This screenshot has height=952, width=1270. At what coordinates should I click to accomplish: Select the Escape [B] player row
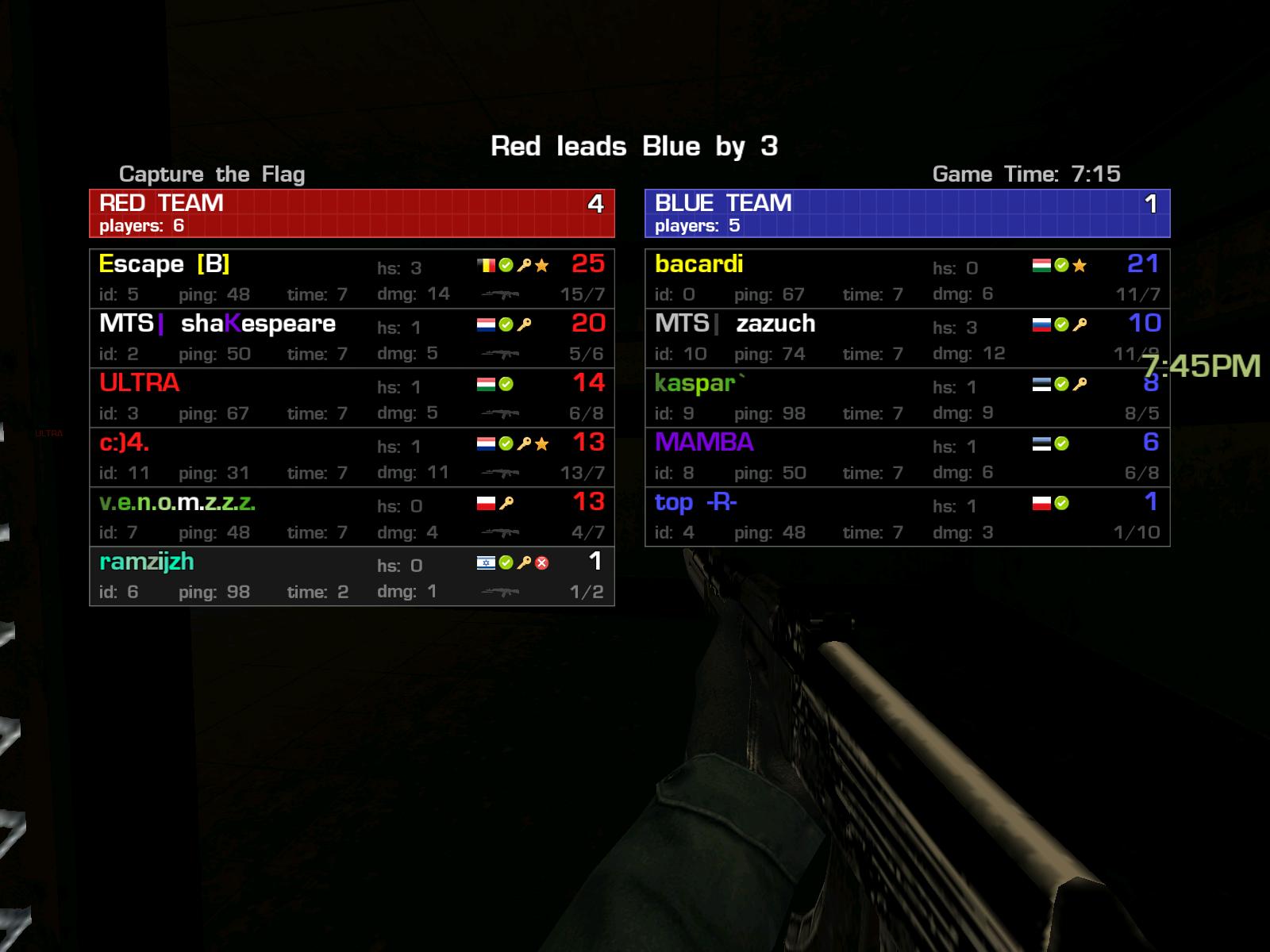352,278
